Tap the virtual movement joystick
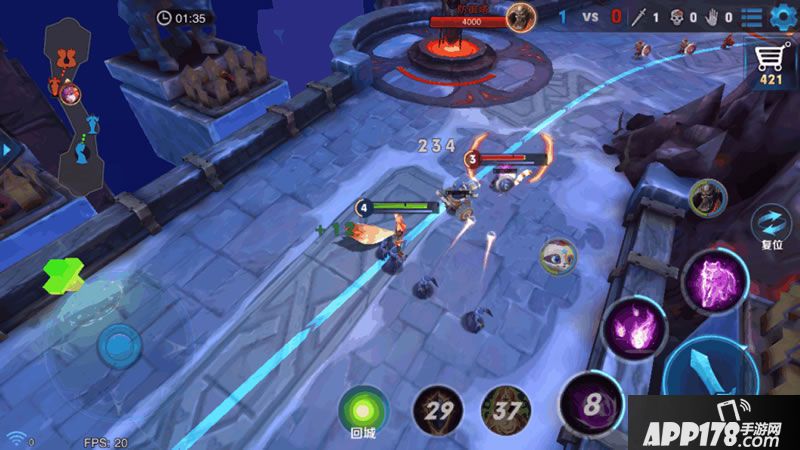This screenshot has width=800, height=450. pyautogui.click(x=118, y=347)
